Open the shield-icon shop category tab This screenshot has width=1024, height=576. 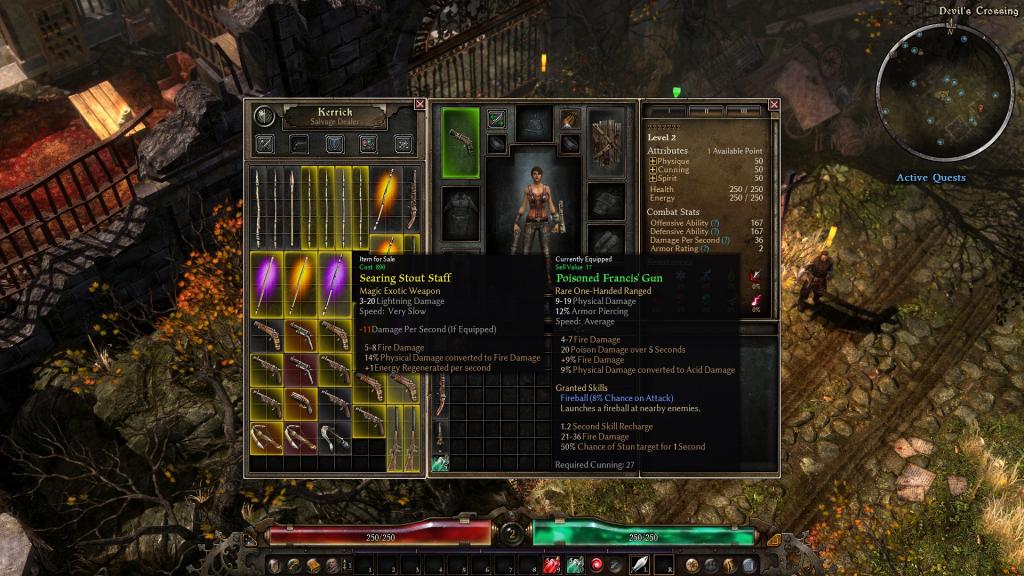coord(334,143)
